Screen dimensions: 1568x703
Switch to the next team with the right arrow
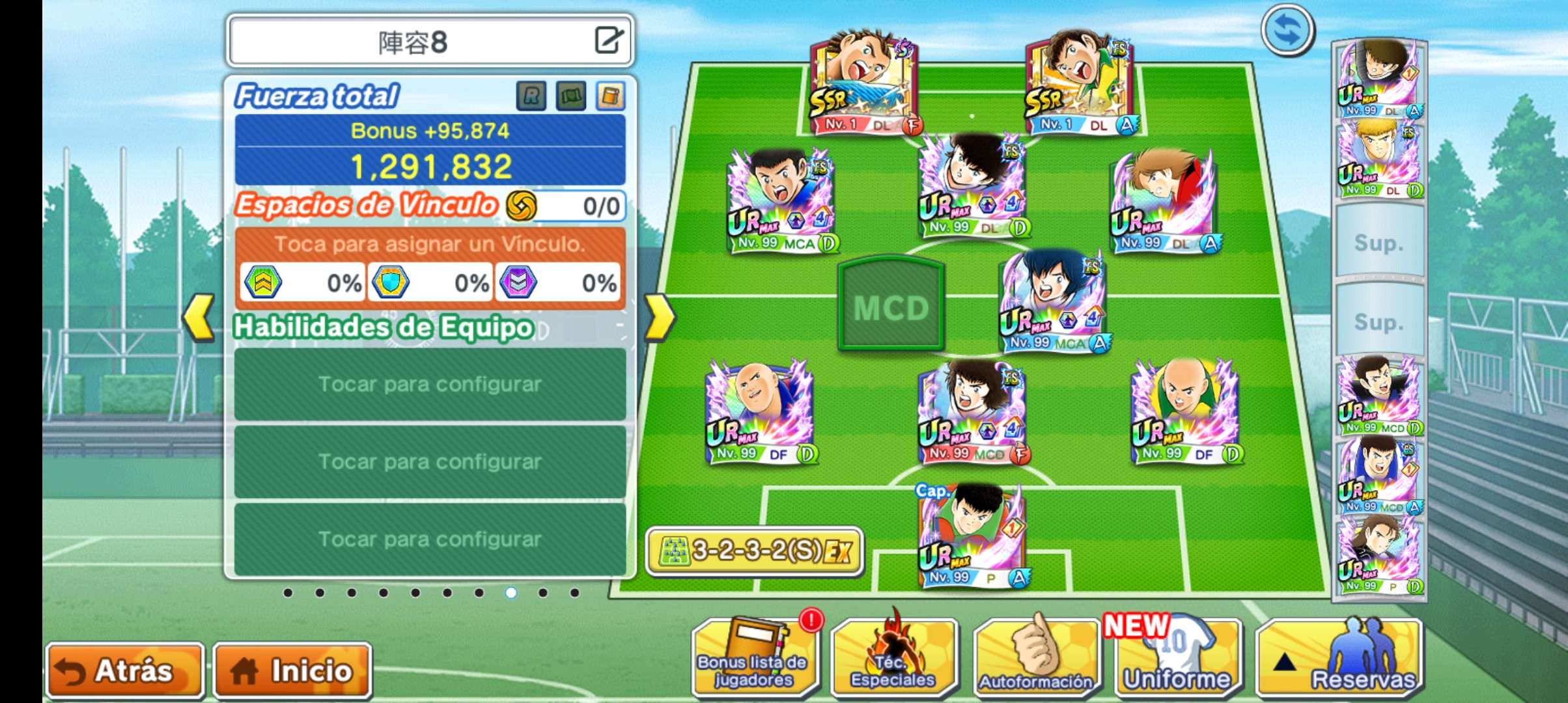[659, 318]
